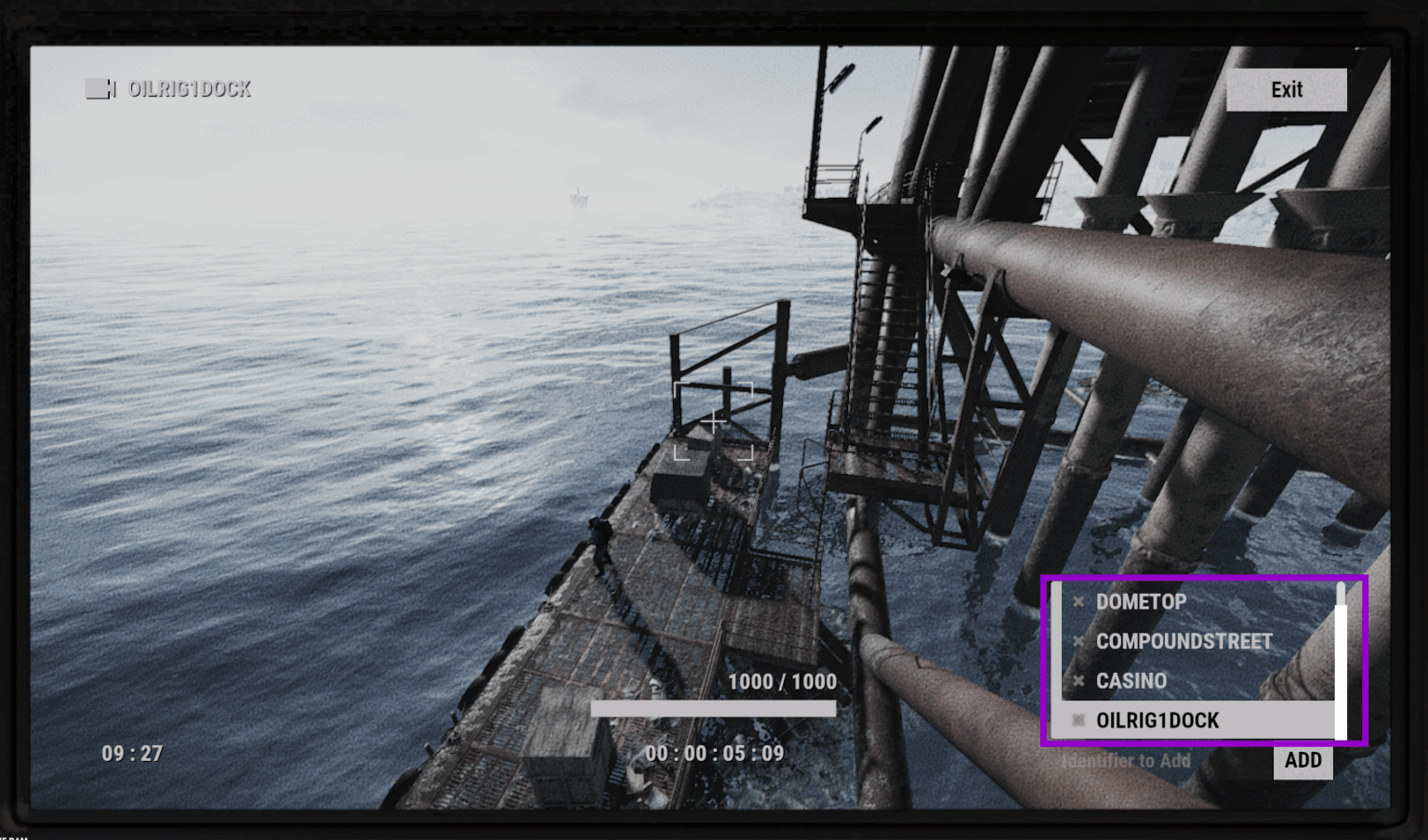1428x840 pixels.
Task: Click the X icon next to COMPOUNDSTREET
Action: [x=1078, y=641]
